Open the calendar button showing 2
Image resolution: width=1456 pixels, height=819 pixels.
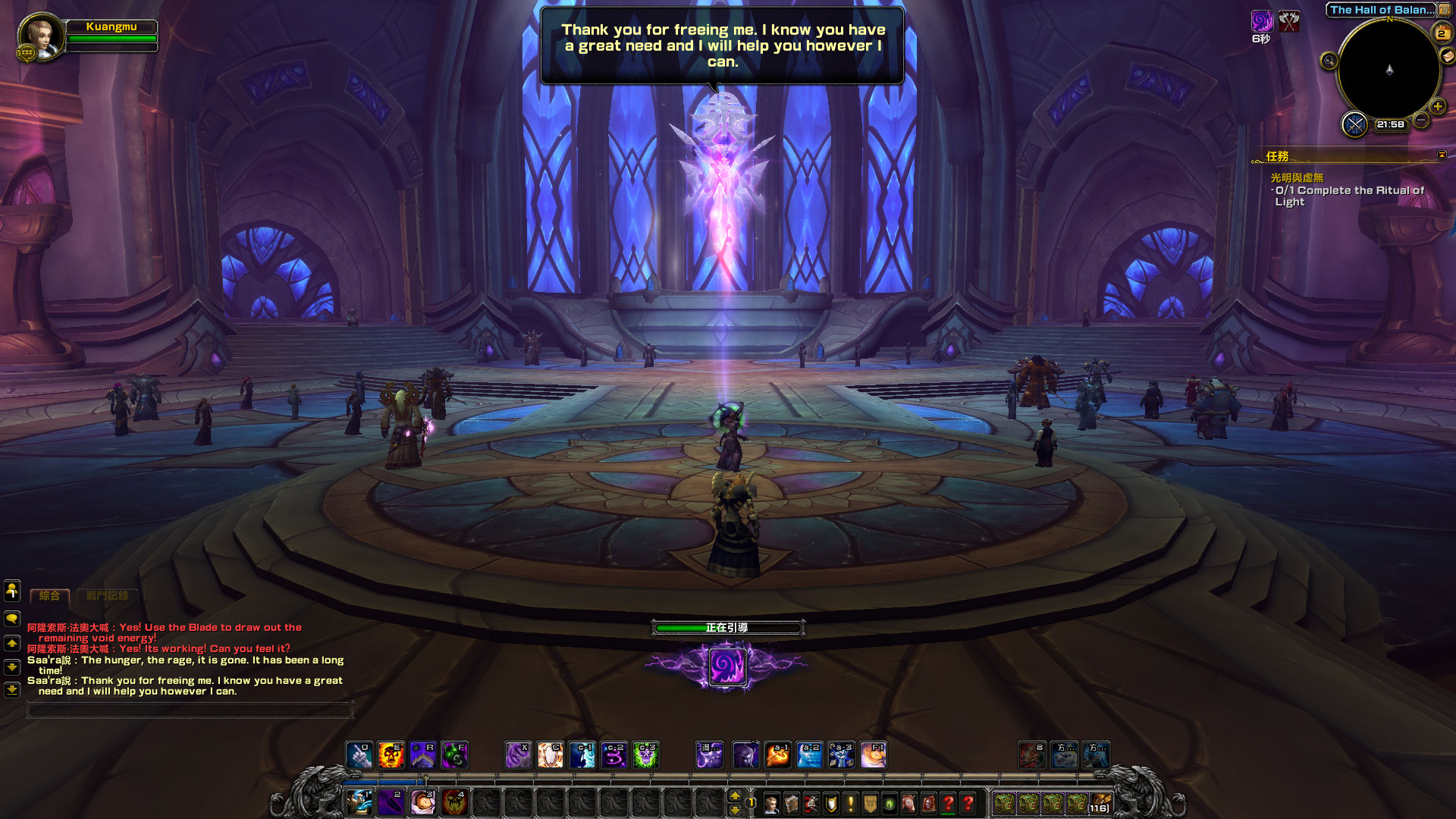point(1441,33)
